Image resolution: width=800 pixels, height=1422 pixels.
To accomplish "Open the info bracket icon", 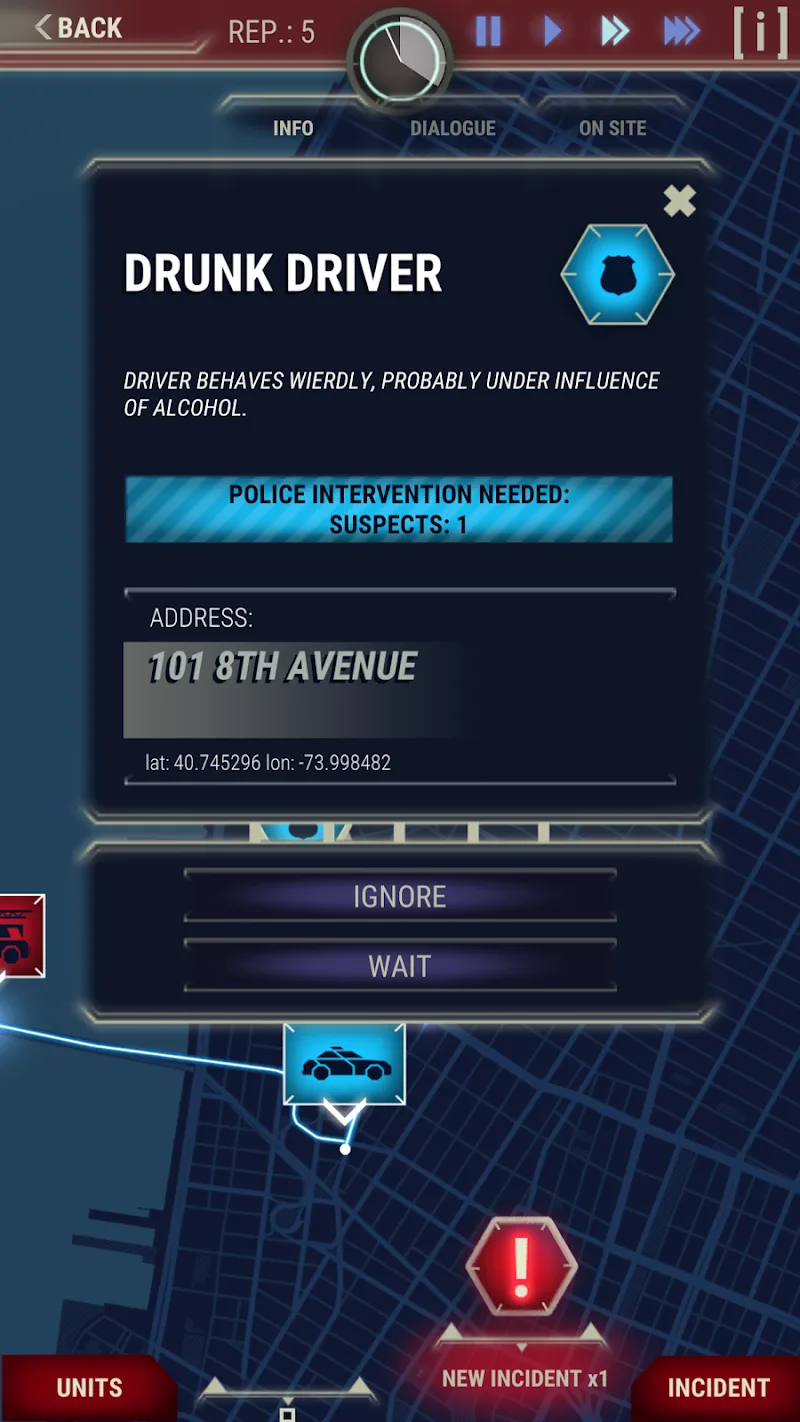I will (760, 34).
